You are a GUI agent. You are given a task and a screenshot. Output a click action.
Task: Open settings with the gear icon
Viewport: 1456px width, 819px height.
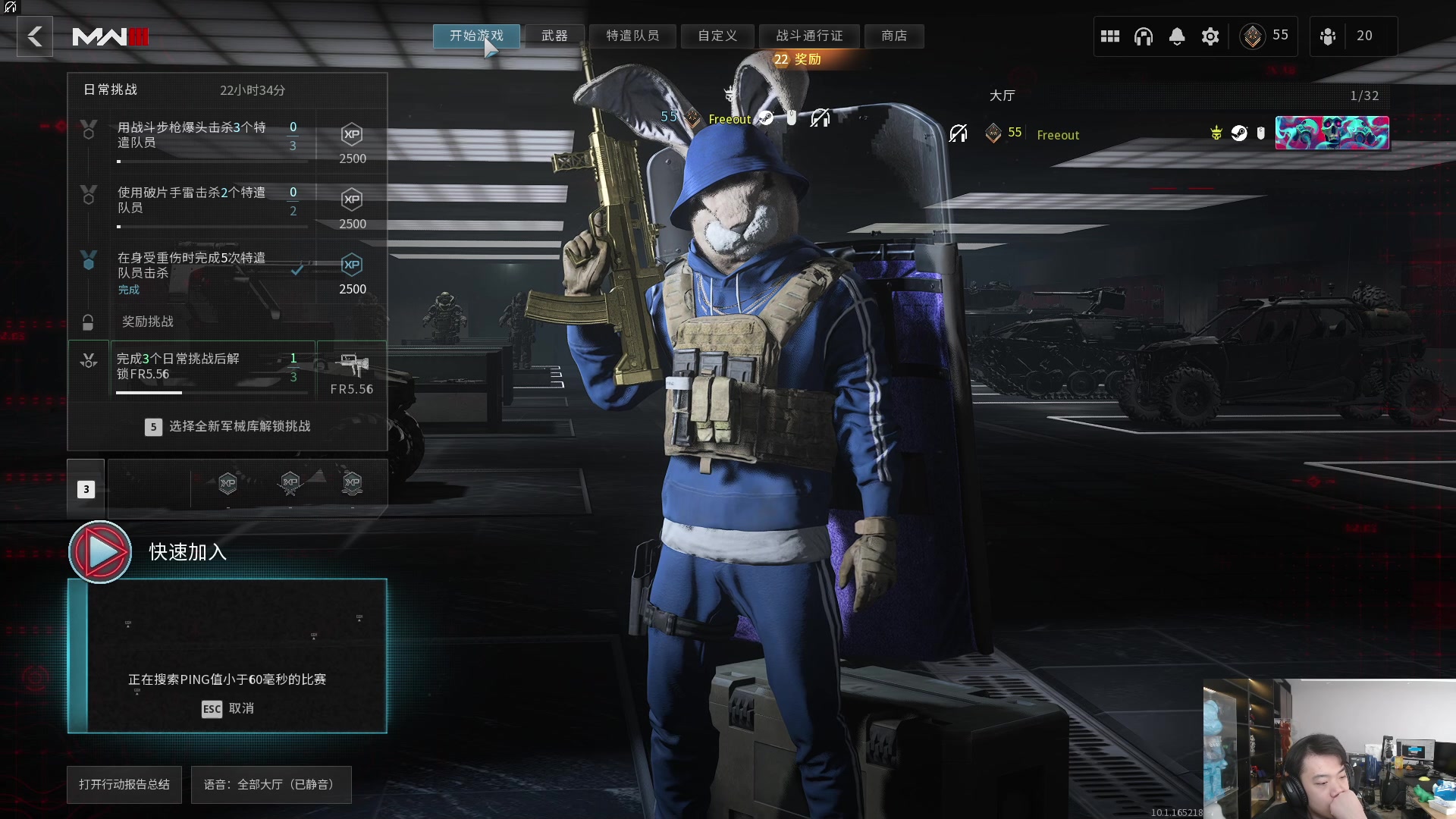(1210, 36)
